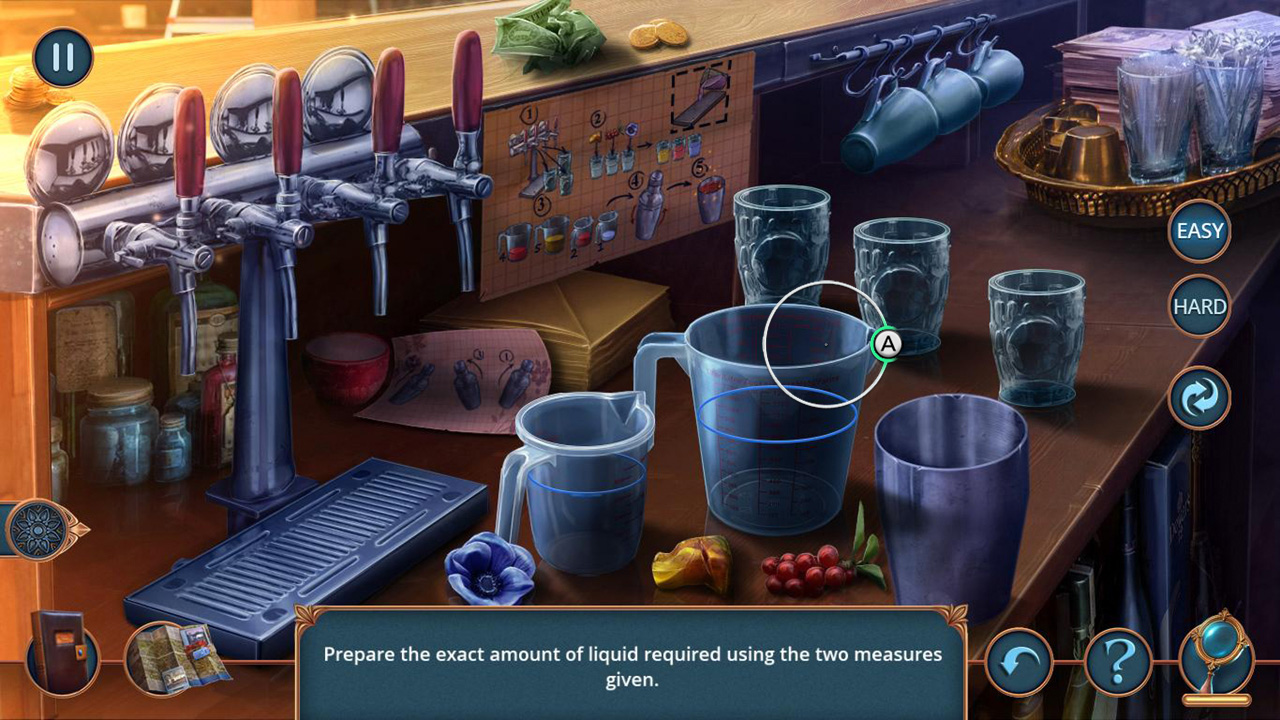Restart the mixing puzzle
Viewport: 1280px width, 720px height.
[x=1198, y=397]
